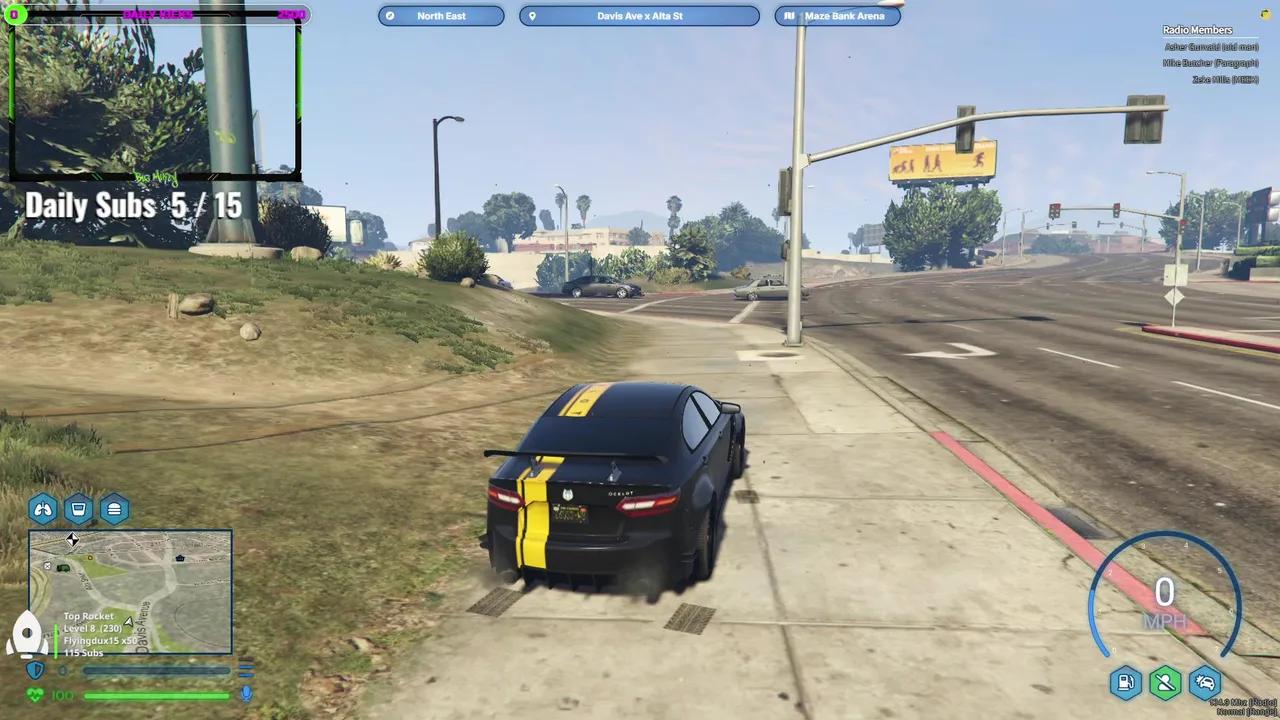Click the armor shield icon below the minimap
The height and width of the screenshot is (720, 1280).
[x=37, y=669]
